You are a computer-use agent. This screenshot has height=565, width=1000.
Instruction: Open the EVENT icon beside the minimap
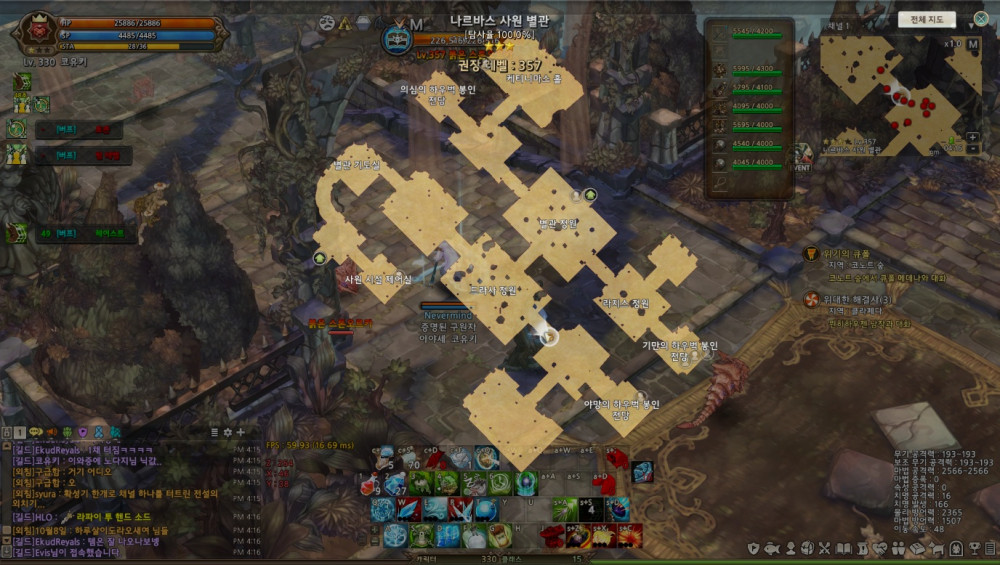pos(803,160)
